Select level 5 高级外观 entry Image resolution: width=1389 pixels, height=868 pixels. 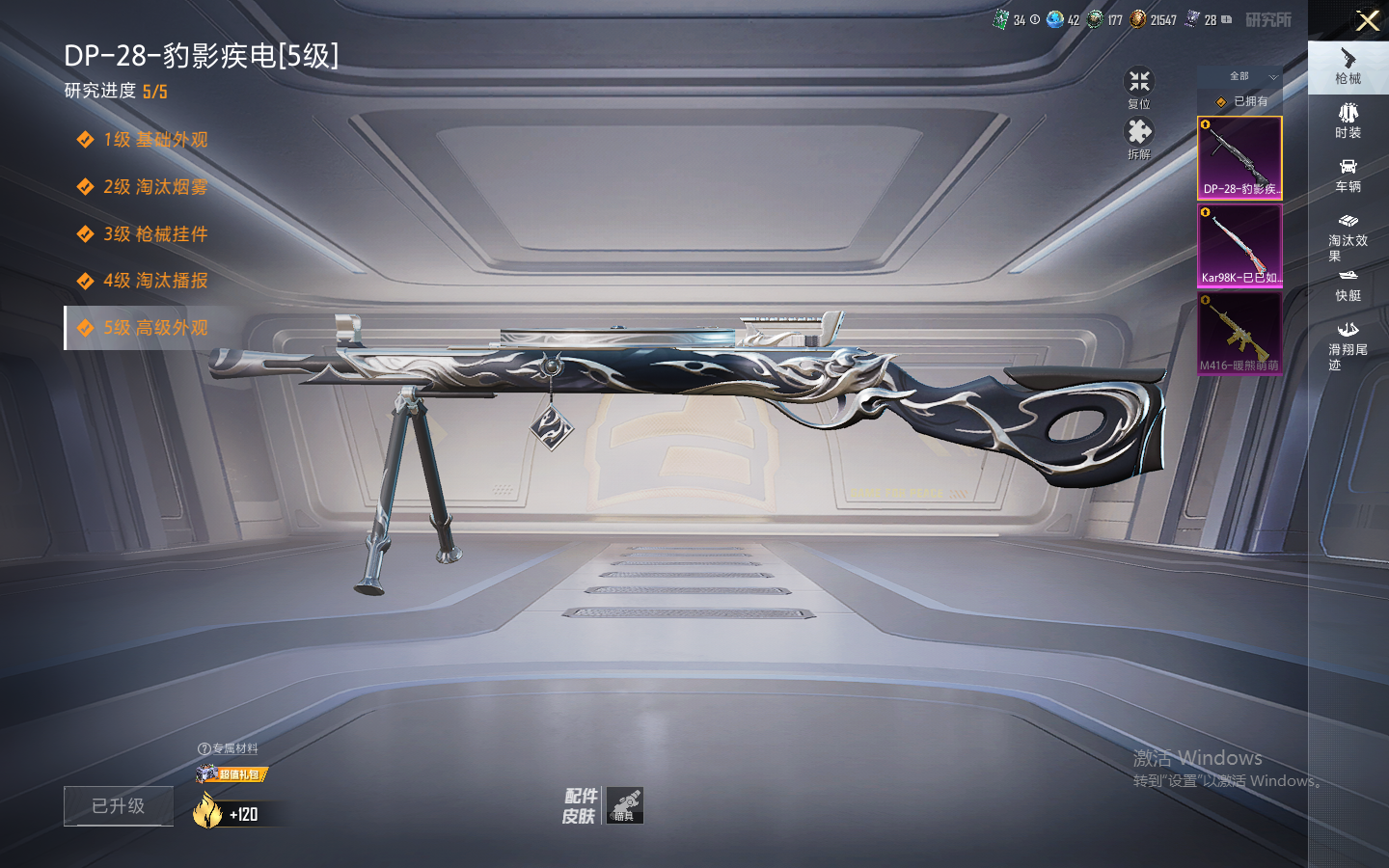(x=154, y=328)
